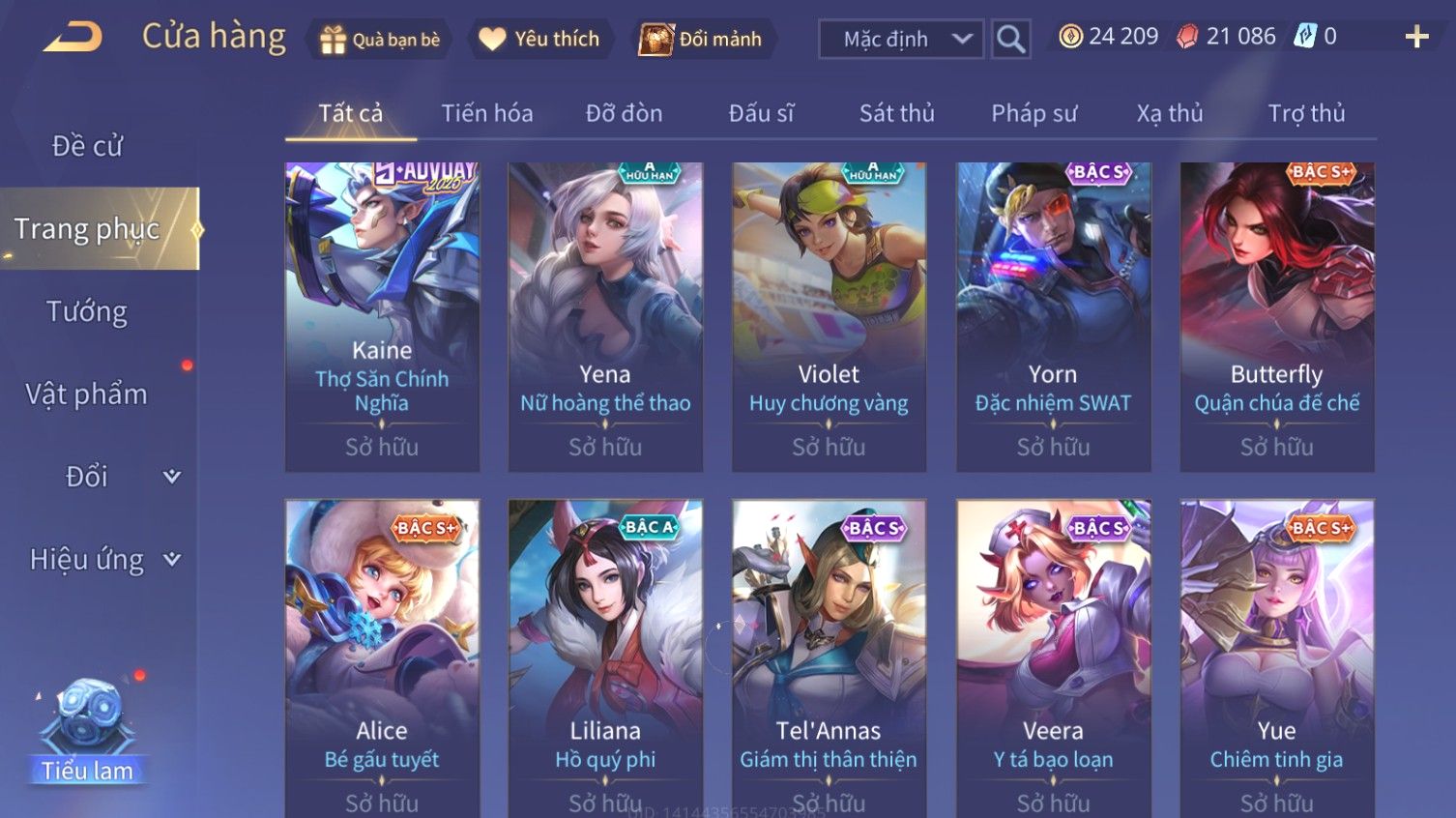Open Quà bạn bè gift menu
Screen dimensions: 1456x818
(380, 40)
